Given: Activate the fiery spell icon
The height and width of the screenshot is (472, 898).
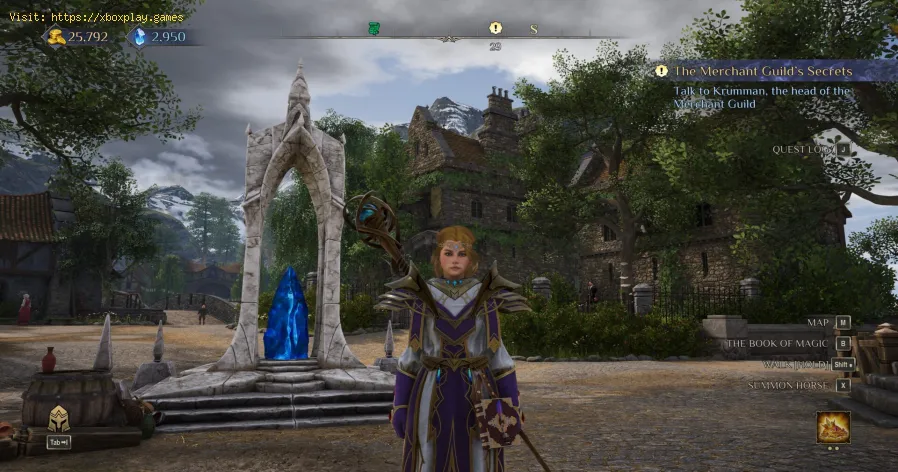Looking at the screenshot, I should click(x=832, y=427).
